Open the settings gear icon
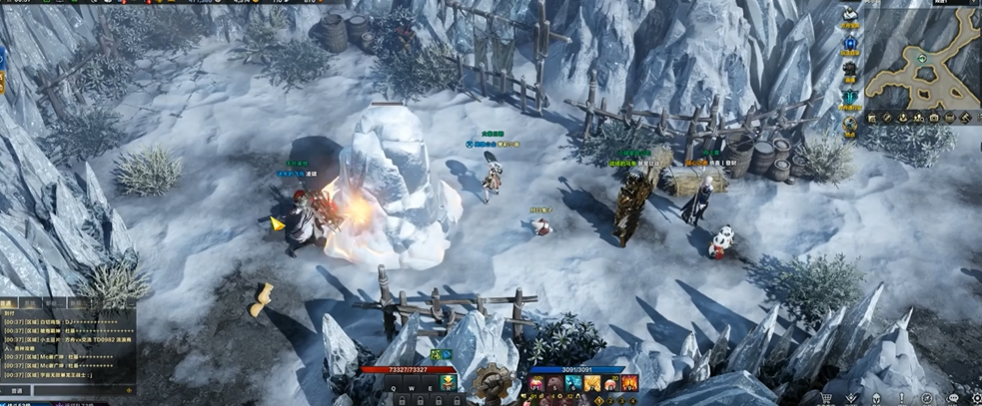 (975, 398)
